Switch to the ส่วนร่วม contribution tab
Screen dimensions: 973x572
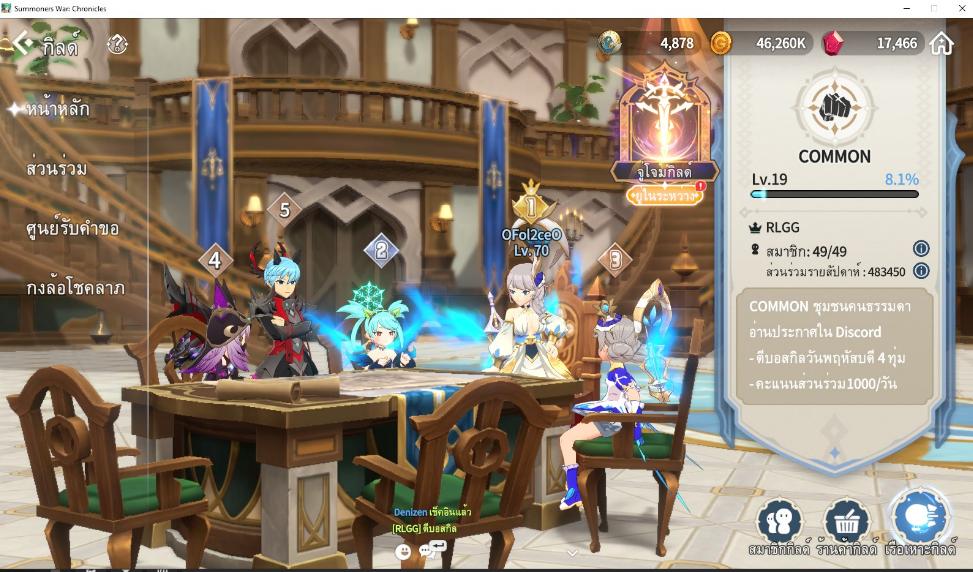57,168
